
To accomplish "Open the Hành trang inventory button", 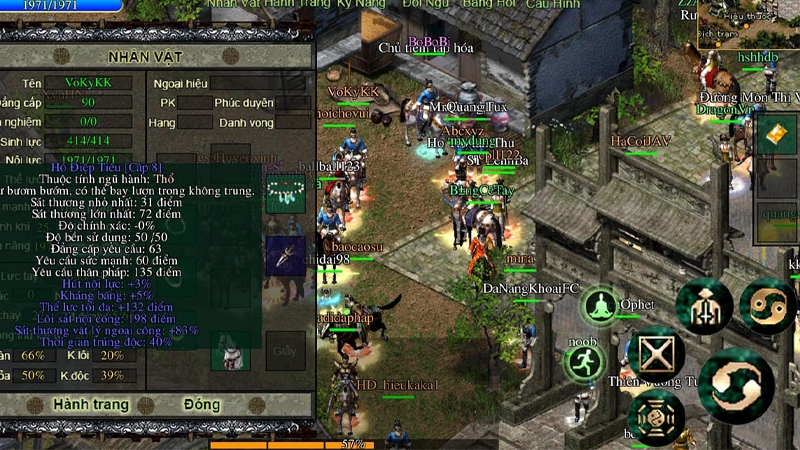I will coord(90,405).
